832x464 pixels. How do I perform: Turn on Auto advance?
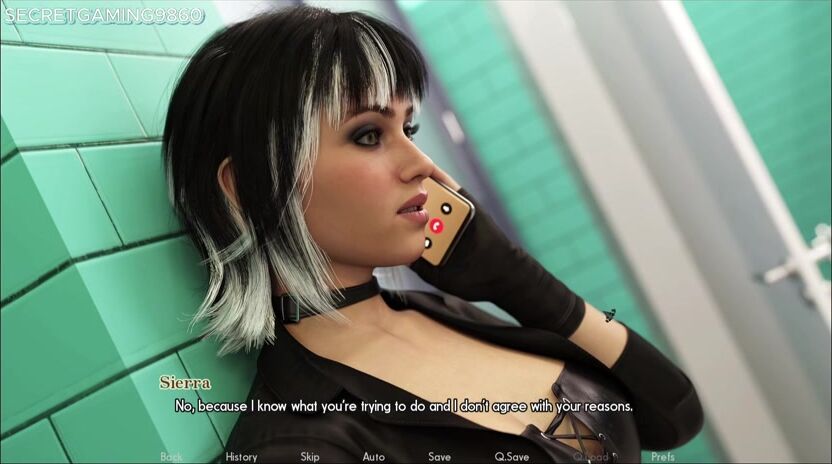point(373,457)
